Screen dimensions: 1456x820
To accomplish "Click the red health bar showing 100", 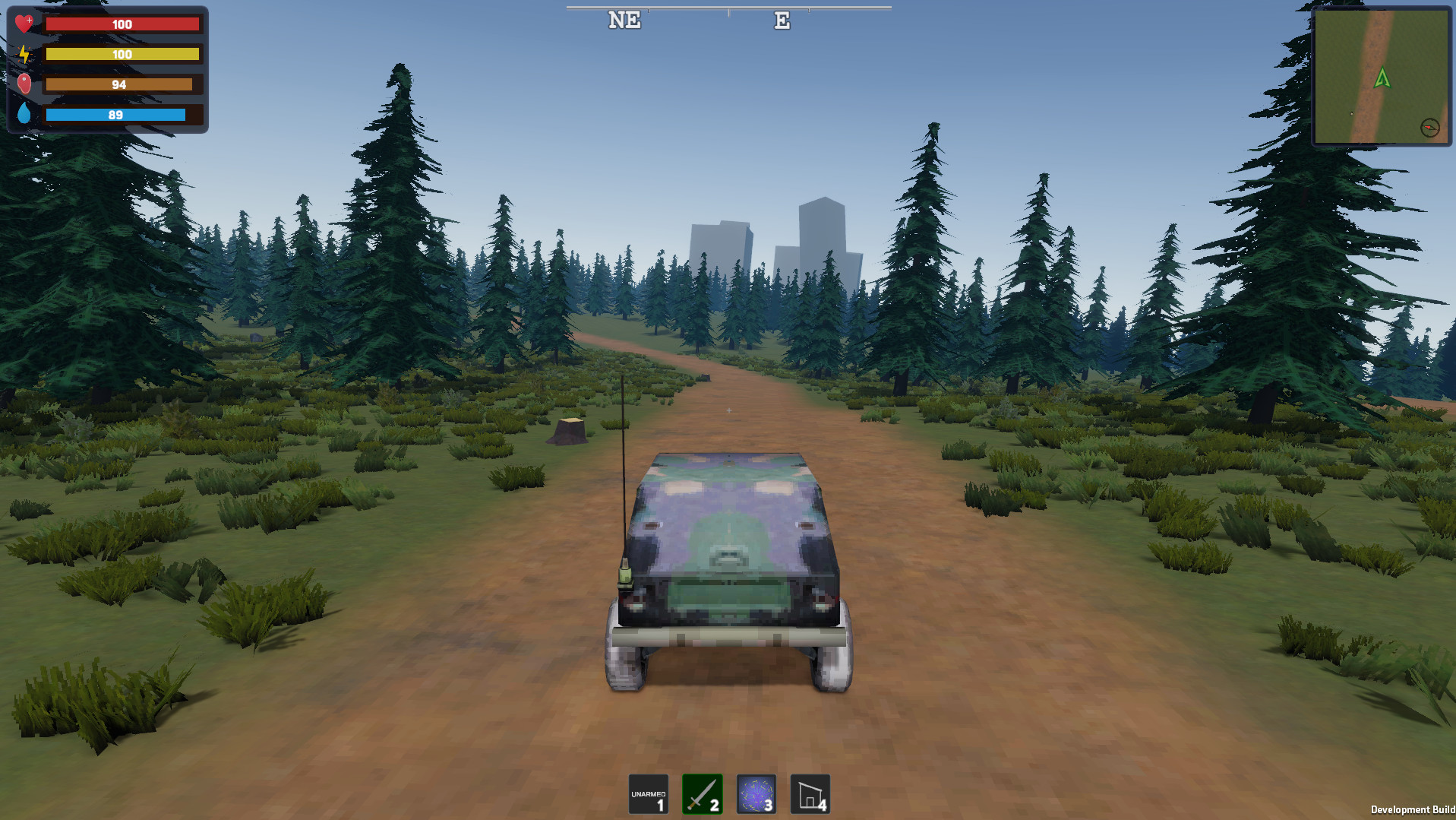I will pos(122,24).
